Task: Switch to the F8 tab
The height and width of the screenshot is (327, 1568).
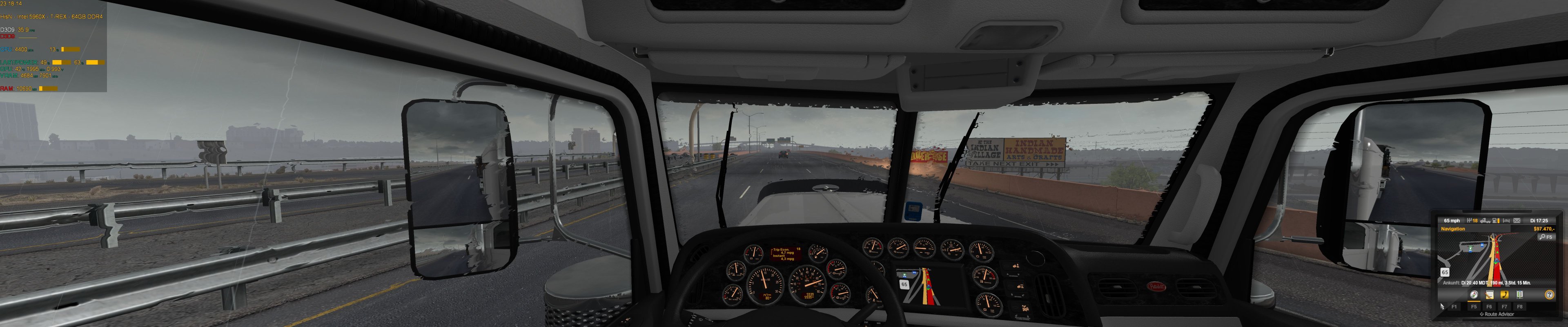Action: 1520,306
